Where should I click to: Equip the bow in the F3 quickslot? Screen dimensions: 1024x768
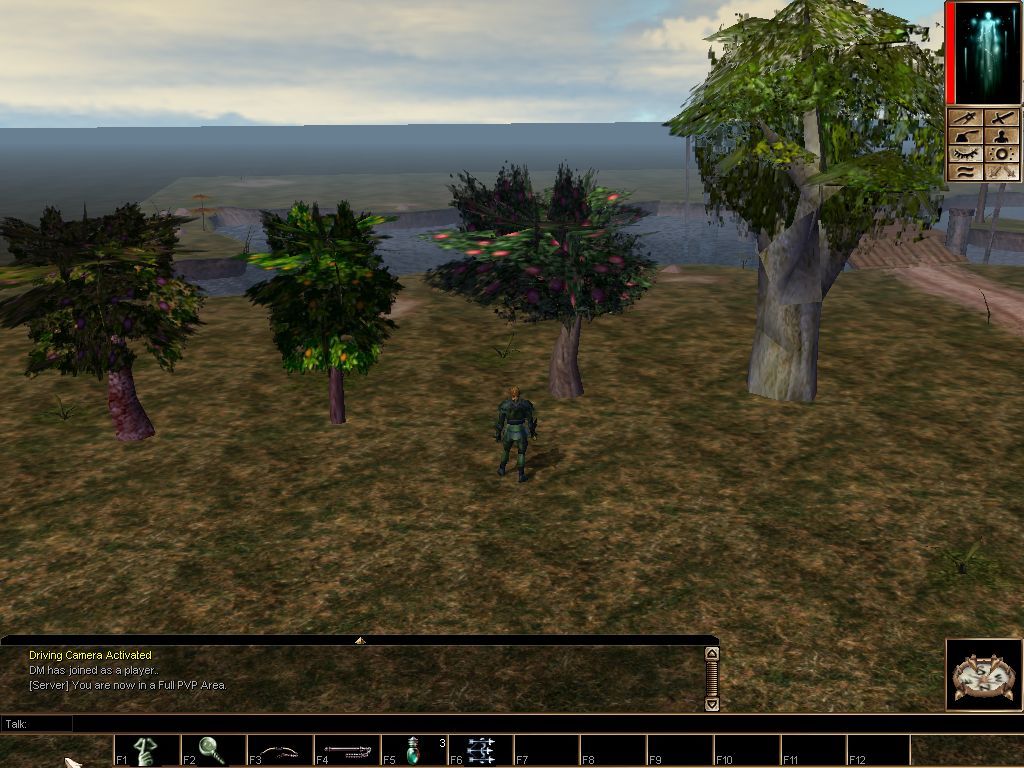click(x=279, y=750)
